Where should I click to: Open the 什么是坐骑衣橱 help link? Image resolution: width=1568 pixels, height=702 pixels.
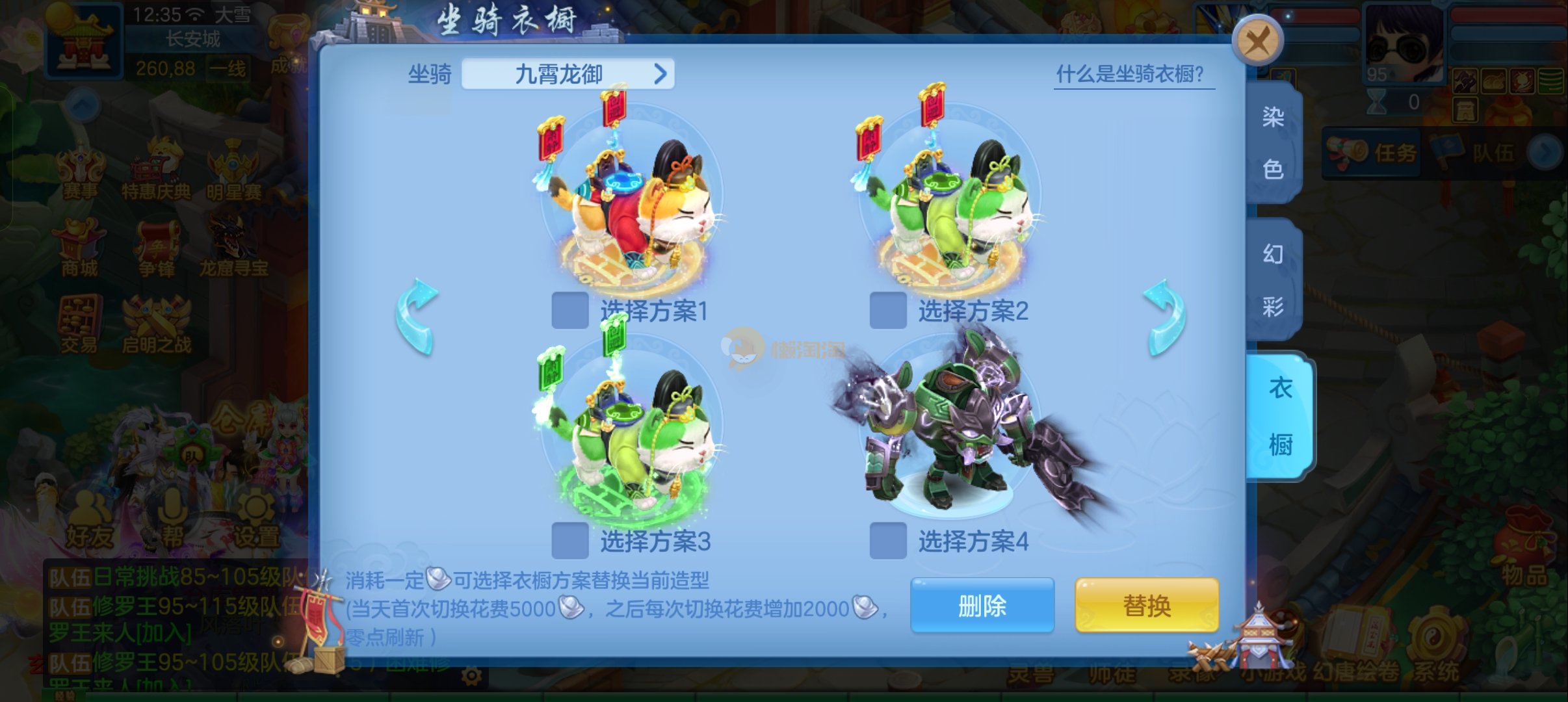coord(1133,75)
